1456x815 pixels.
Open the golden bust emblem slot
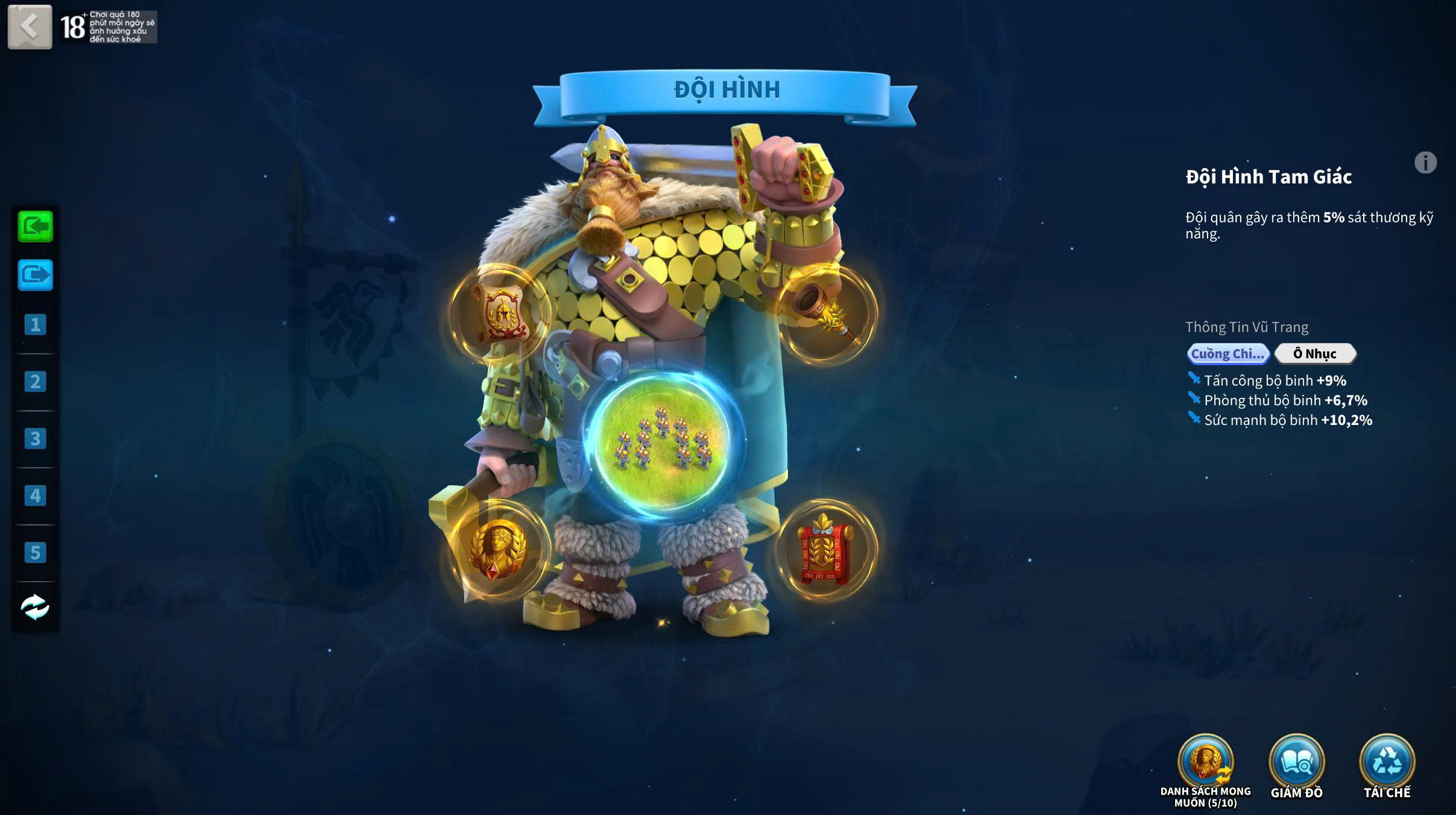point(499,549)
